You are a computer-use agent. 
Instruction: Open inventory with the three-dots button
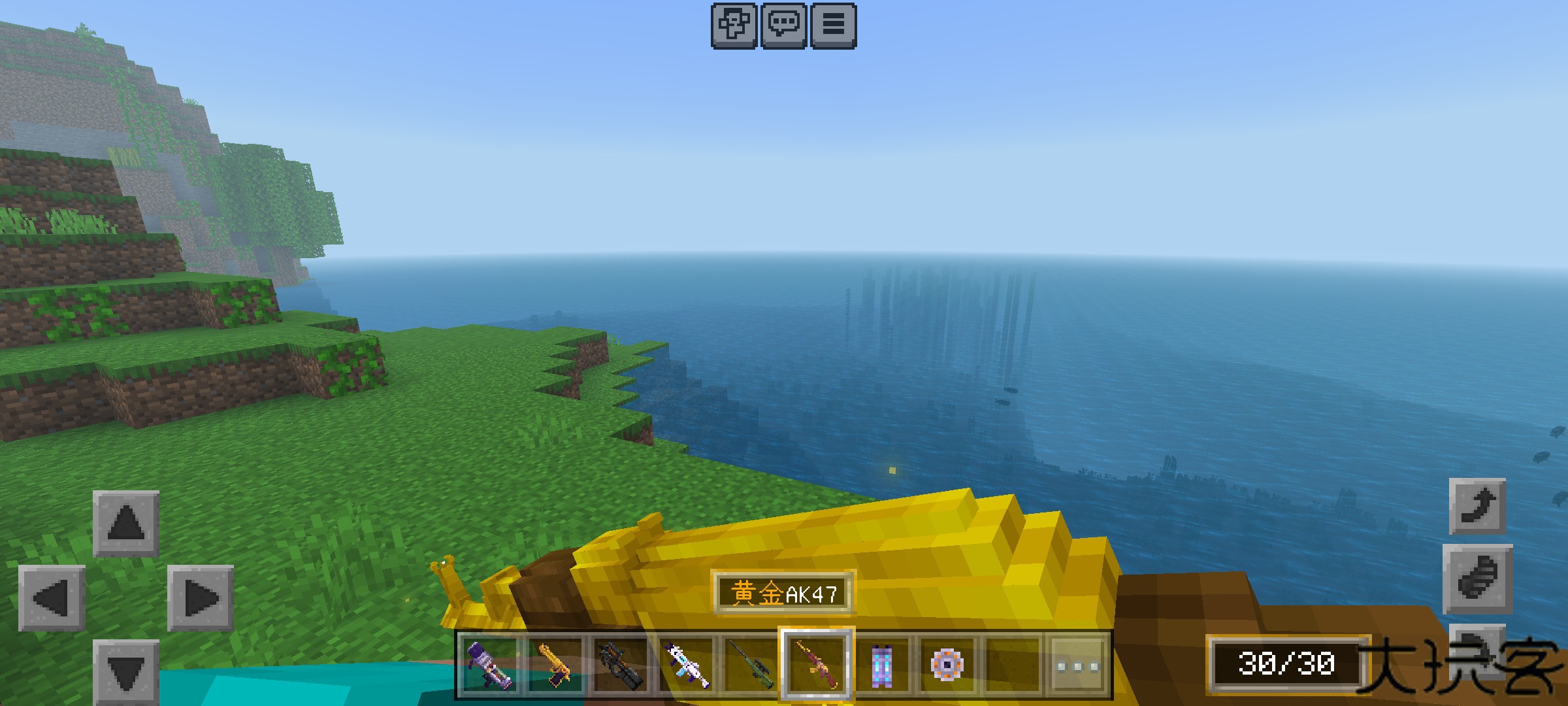point(1077,666)
